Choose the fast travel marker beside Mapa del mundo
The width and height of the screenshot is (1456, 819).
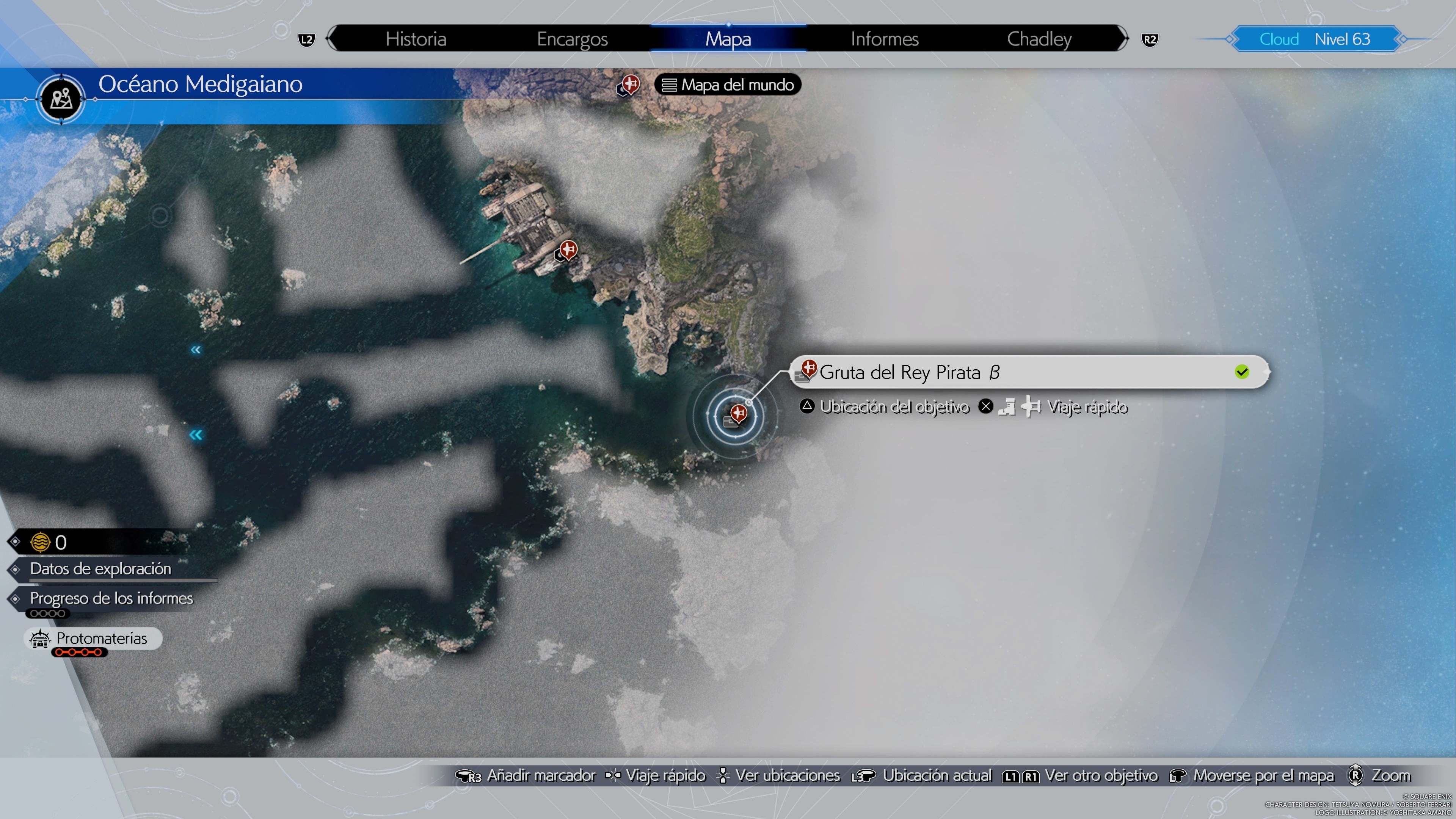(x=629, y=85)
